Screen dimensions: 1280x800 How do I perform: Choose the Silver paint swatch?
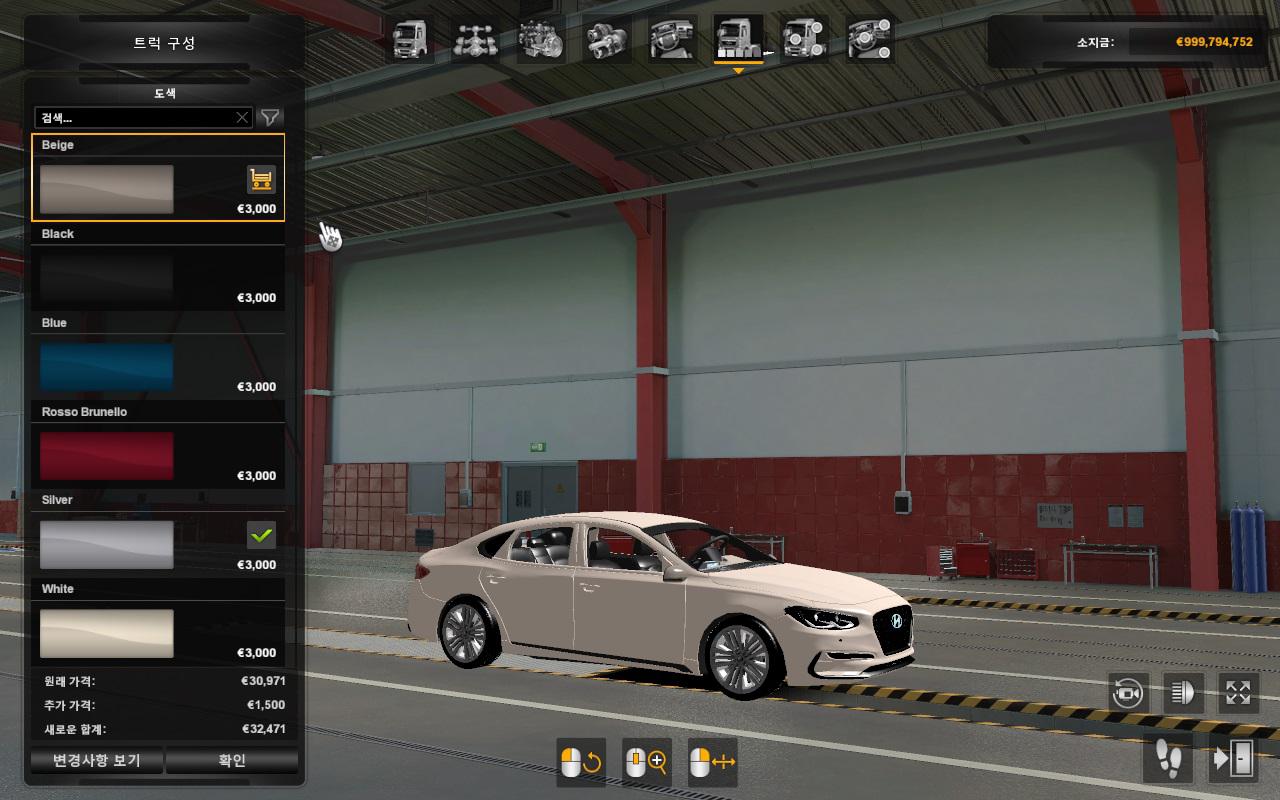click(x=107, y=545)
